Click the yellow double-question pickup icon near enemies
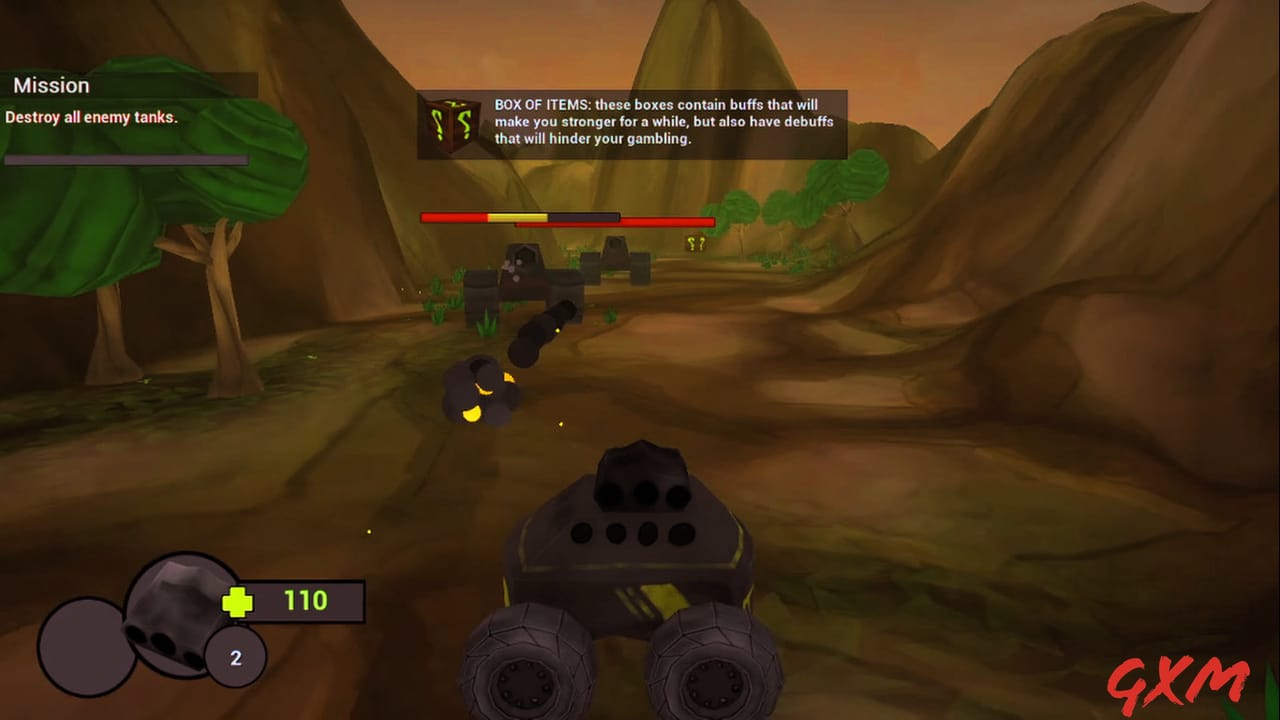Viewport: 1280px width, 720px height. [696, 242]
